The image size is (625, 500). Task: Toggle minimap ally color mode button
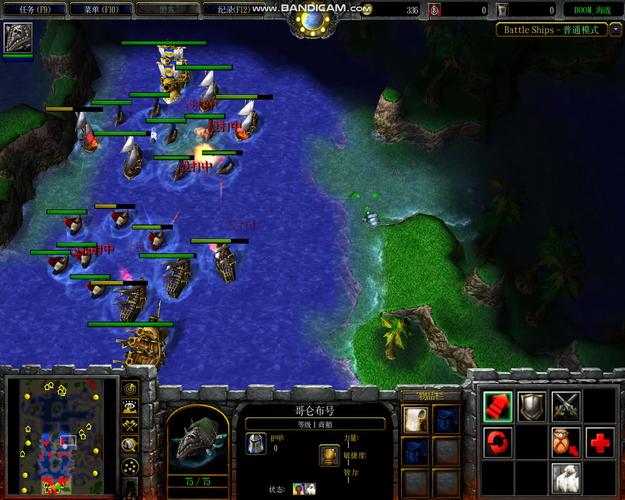pyautogui.click(x=130, y=427)
